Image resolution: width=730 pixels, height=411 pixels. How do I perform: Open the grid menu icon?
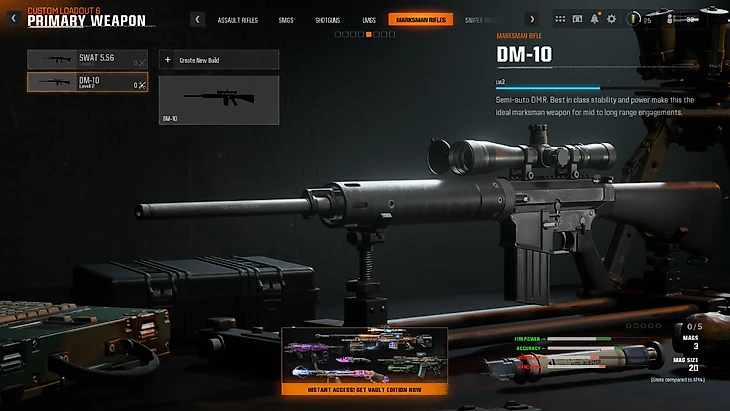point(561,19)
